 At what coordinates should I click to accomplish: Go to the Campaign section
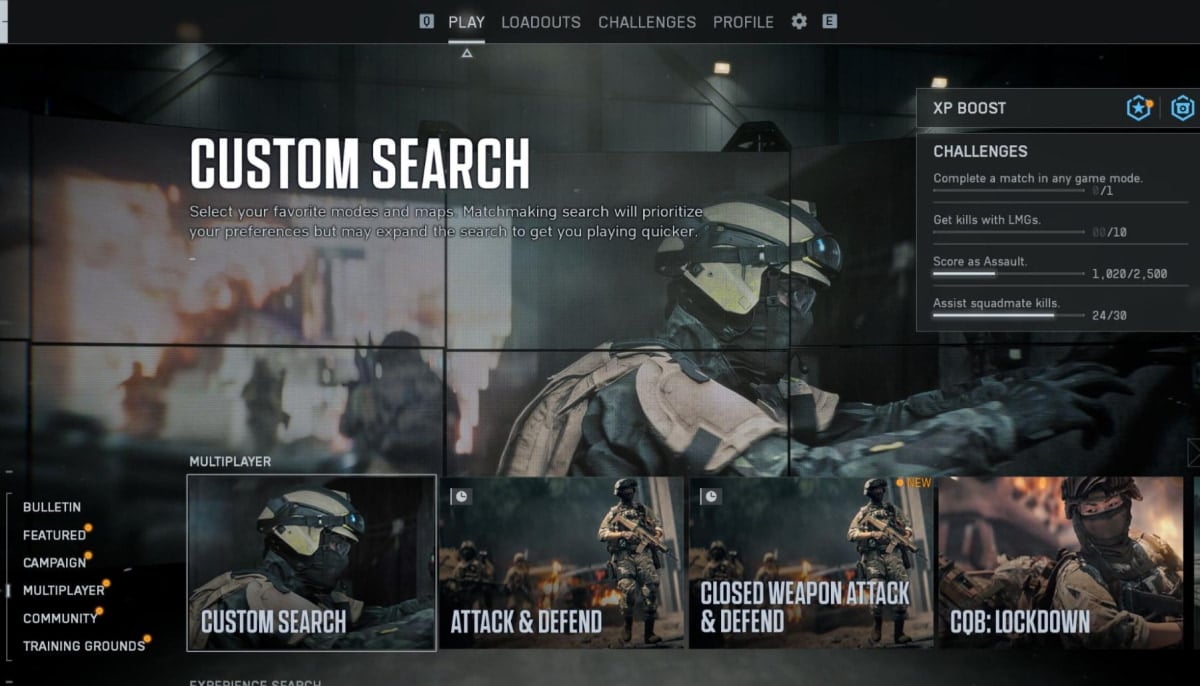point(54,563)
